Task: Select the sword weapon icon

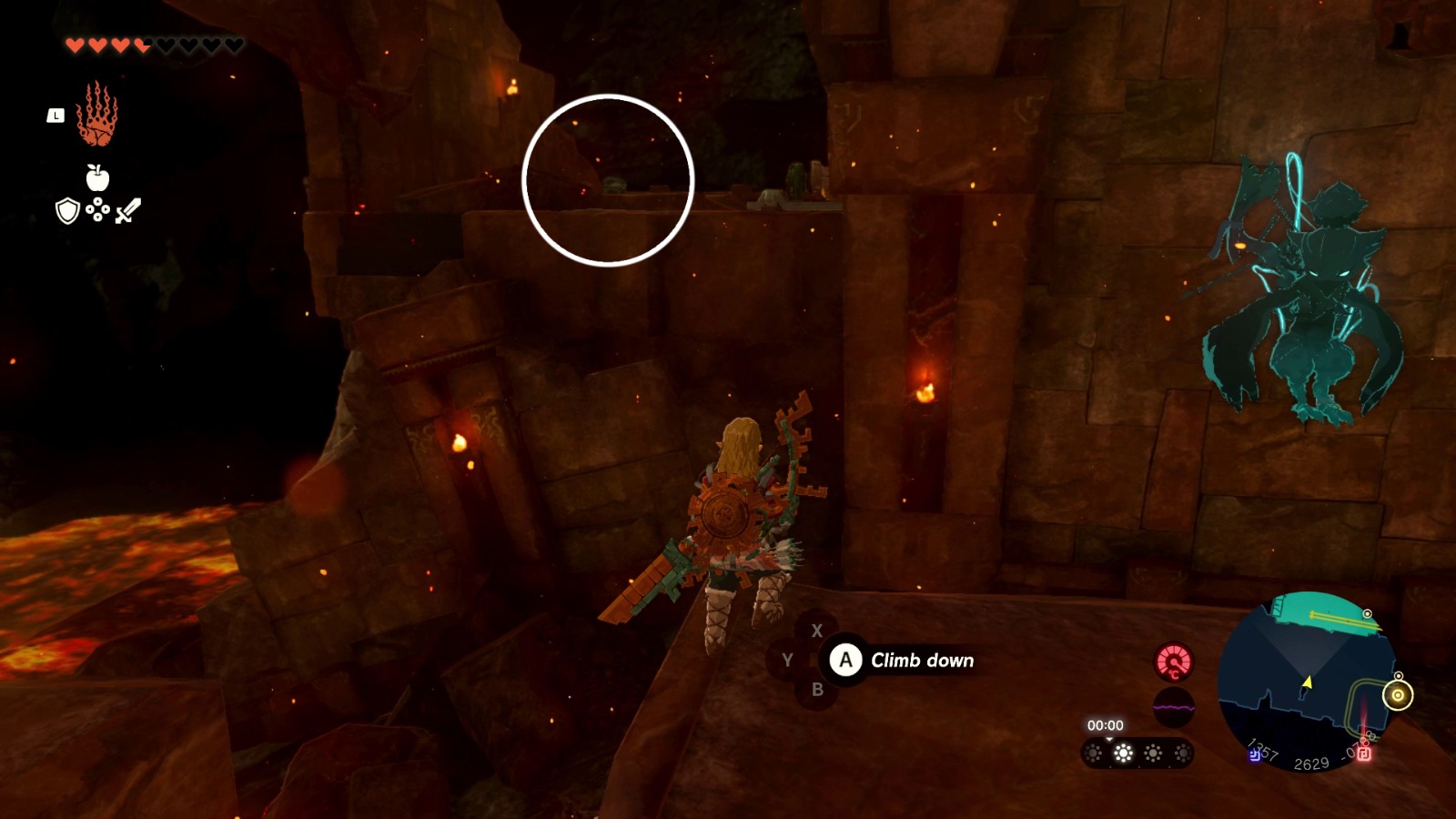Action: [128, 212]
